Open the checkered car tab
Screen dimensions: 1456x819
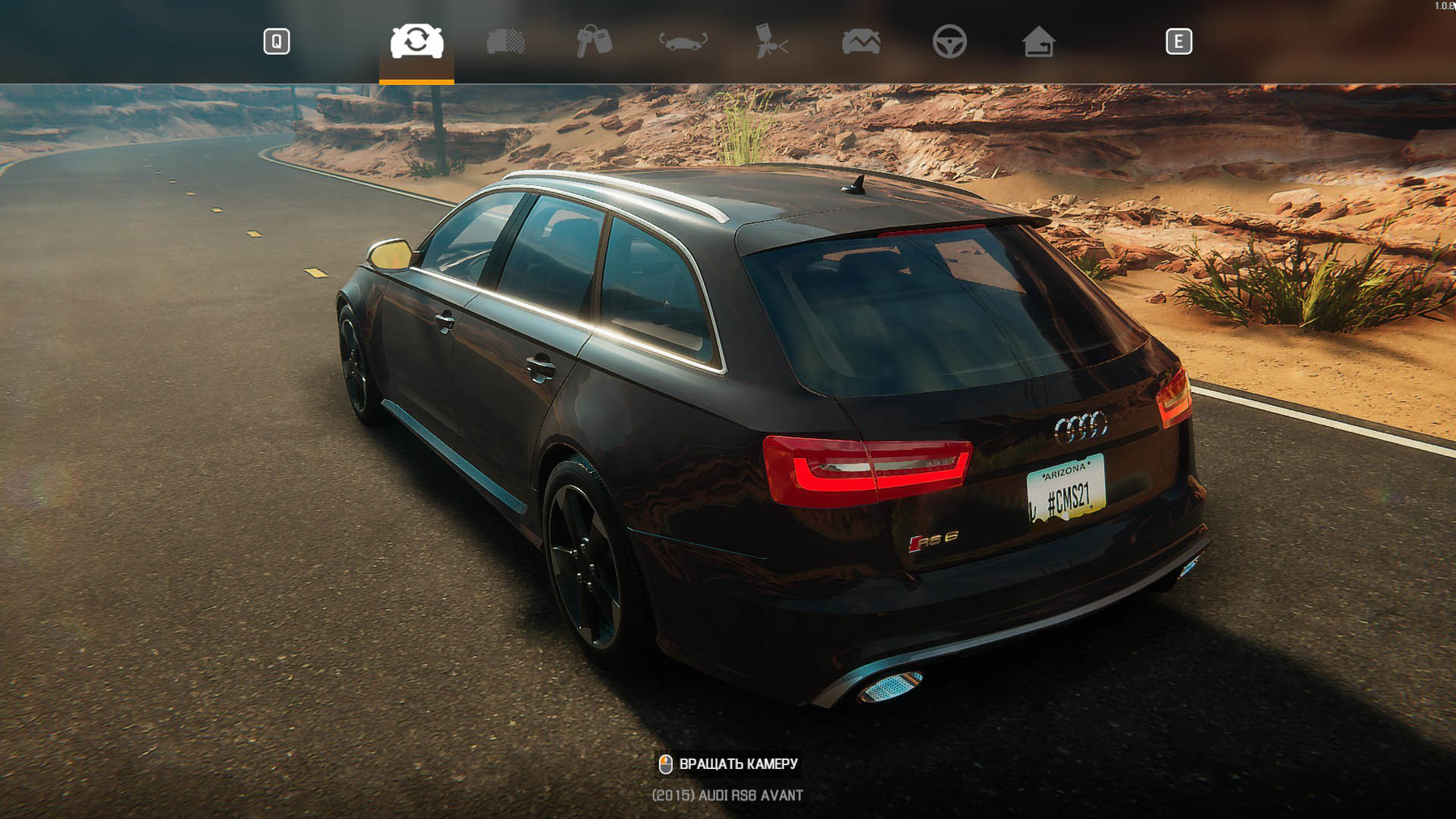[x=506, y=41]
